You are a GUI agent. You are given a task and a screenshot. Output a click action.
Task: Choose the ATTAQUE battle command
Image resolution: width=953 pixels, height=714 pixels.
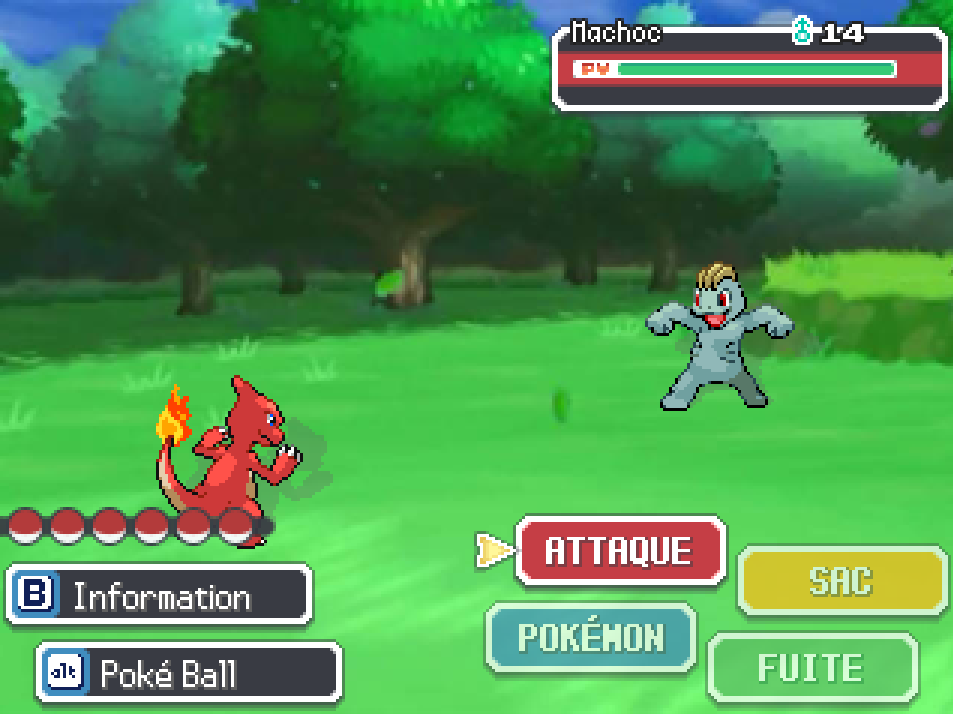[619, 551]
